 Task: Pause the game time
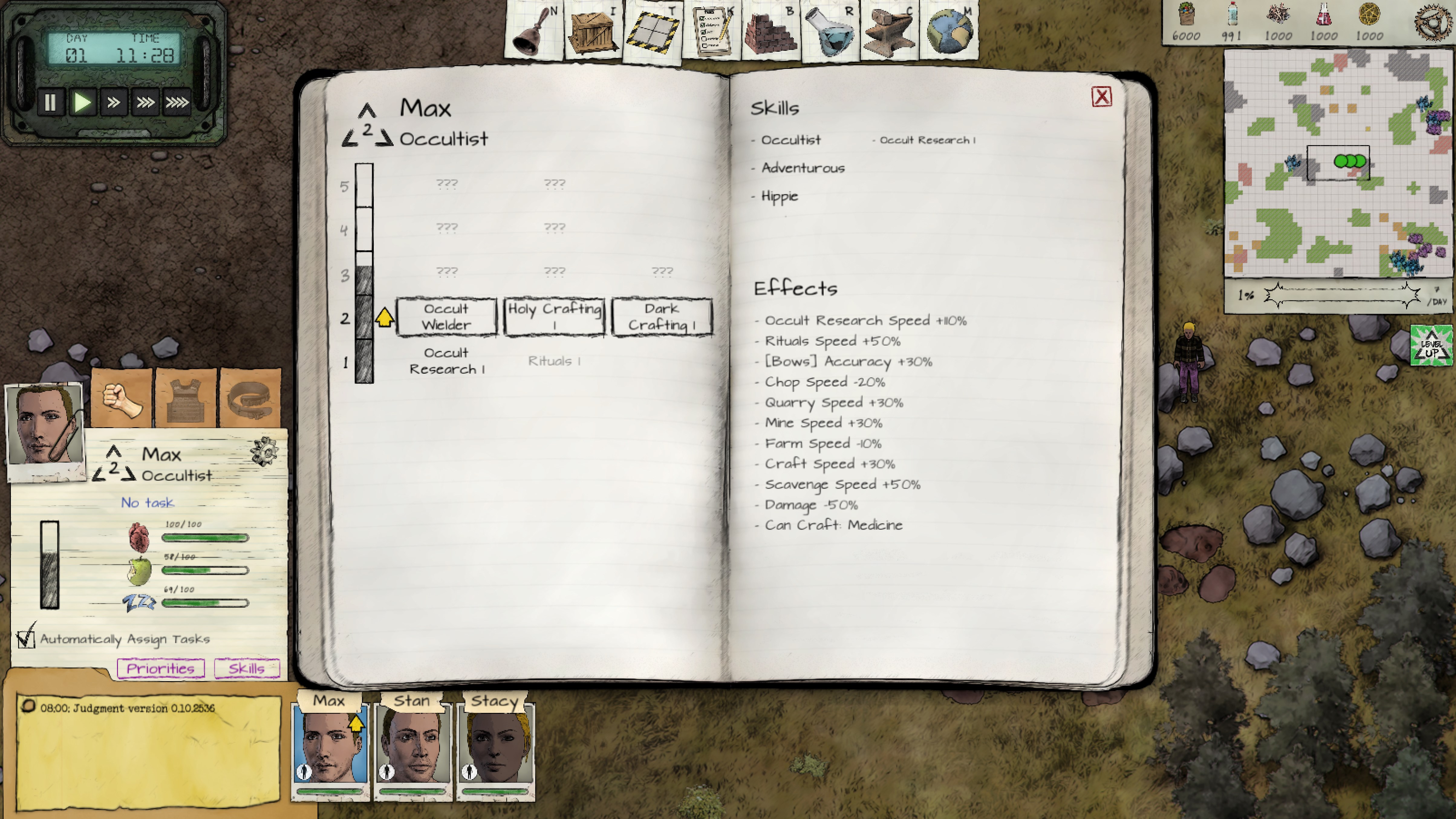pyautogui.click(x=50, y=102)
